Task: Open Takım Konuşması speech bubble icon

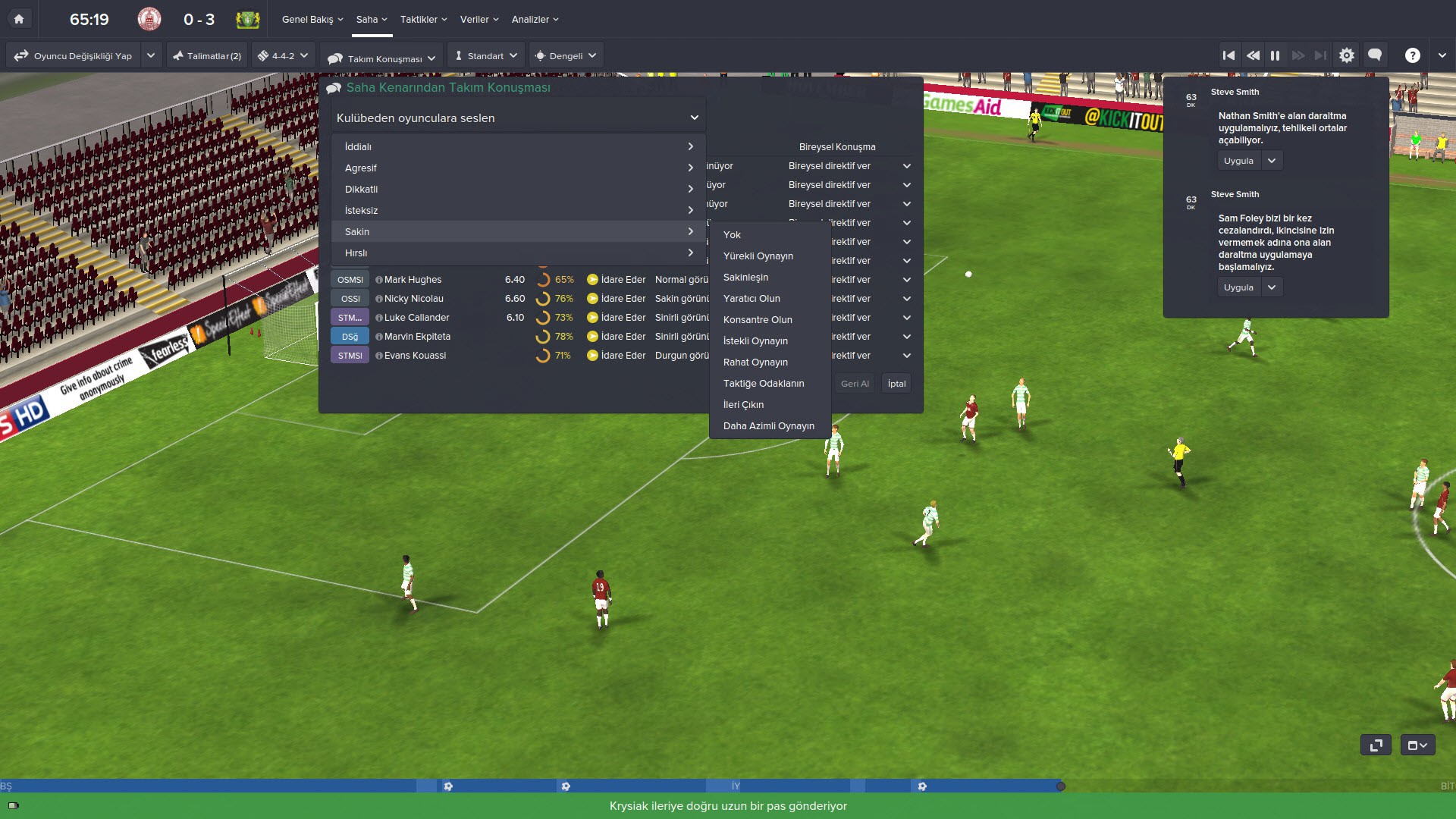Action: [334, 55]
